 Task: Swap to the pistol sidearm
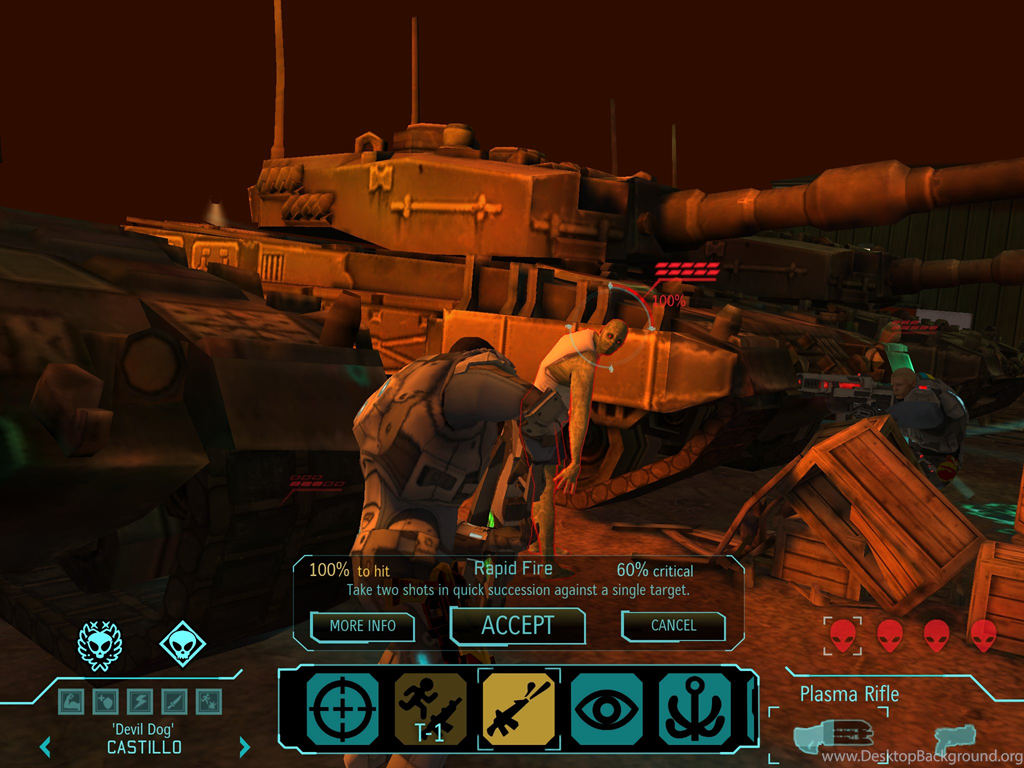[954, 740]
